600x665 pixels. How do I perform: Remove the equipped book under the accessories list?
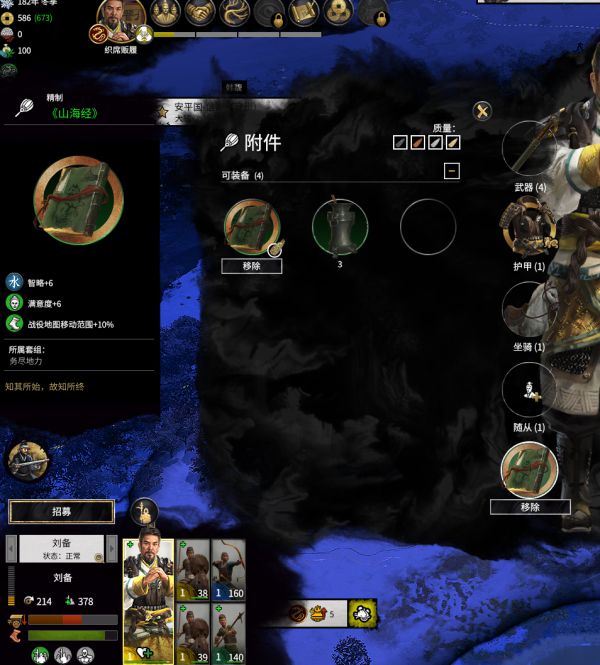pos(252,266)
